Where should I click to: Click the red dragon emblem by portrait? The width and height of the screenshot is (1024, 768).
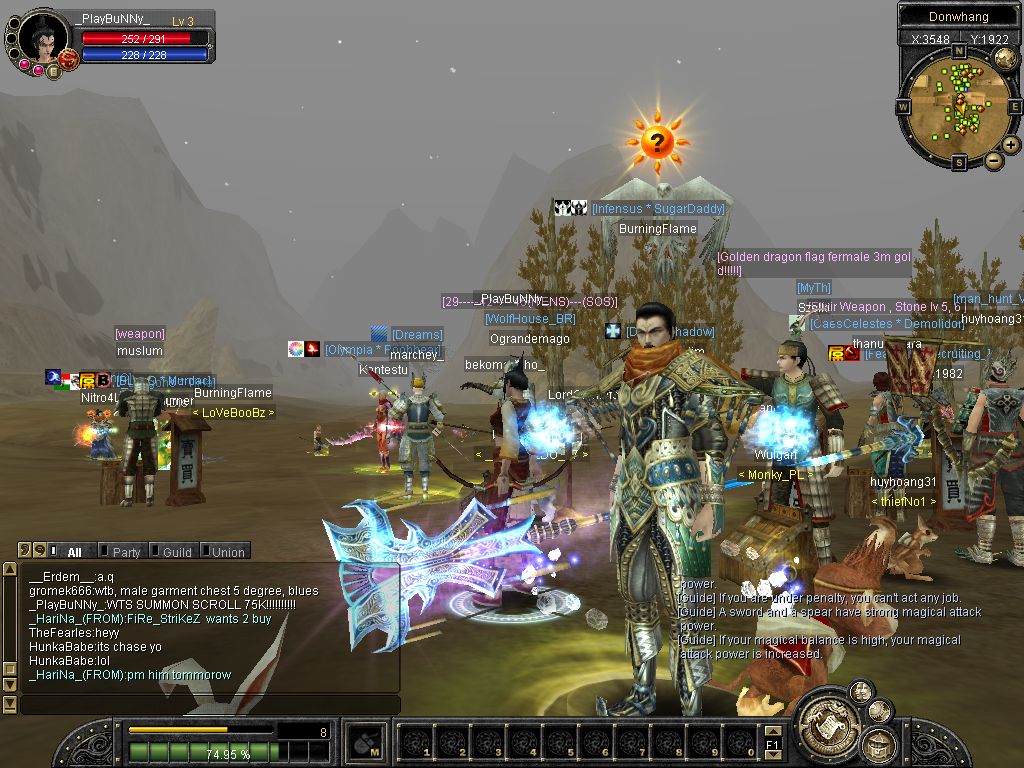coord(68,60)
